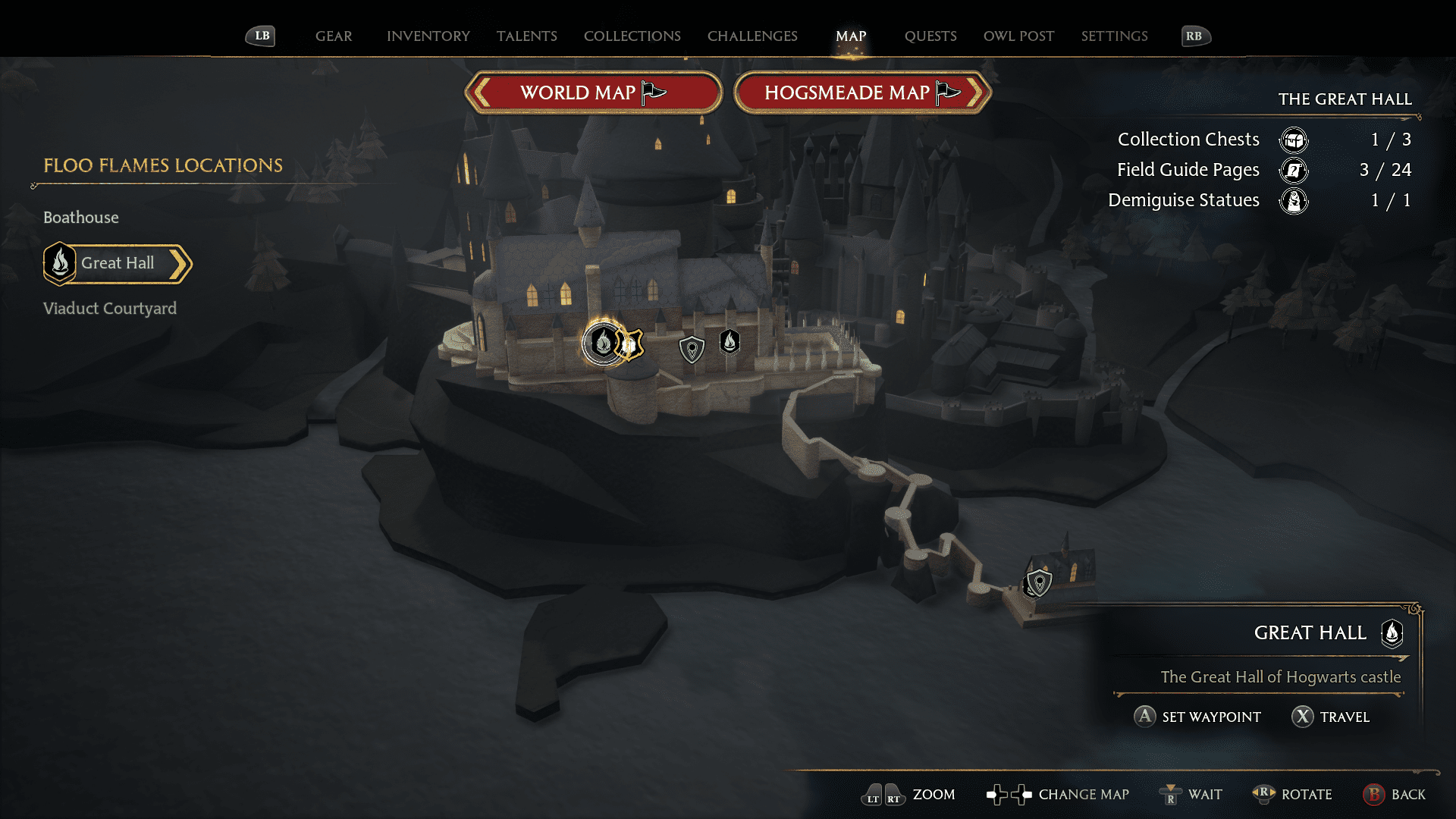Open the Talents tab
The image size is (1456, 819).
click(527, 36)
